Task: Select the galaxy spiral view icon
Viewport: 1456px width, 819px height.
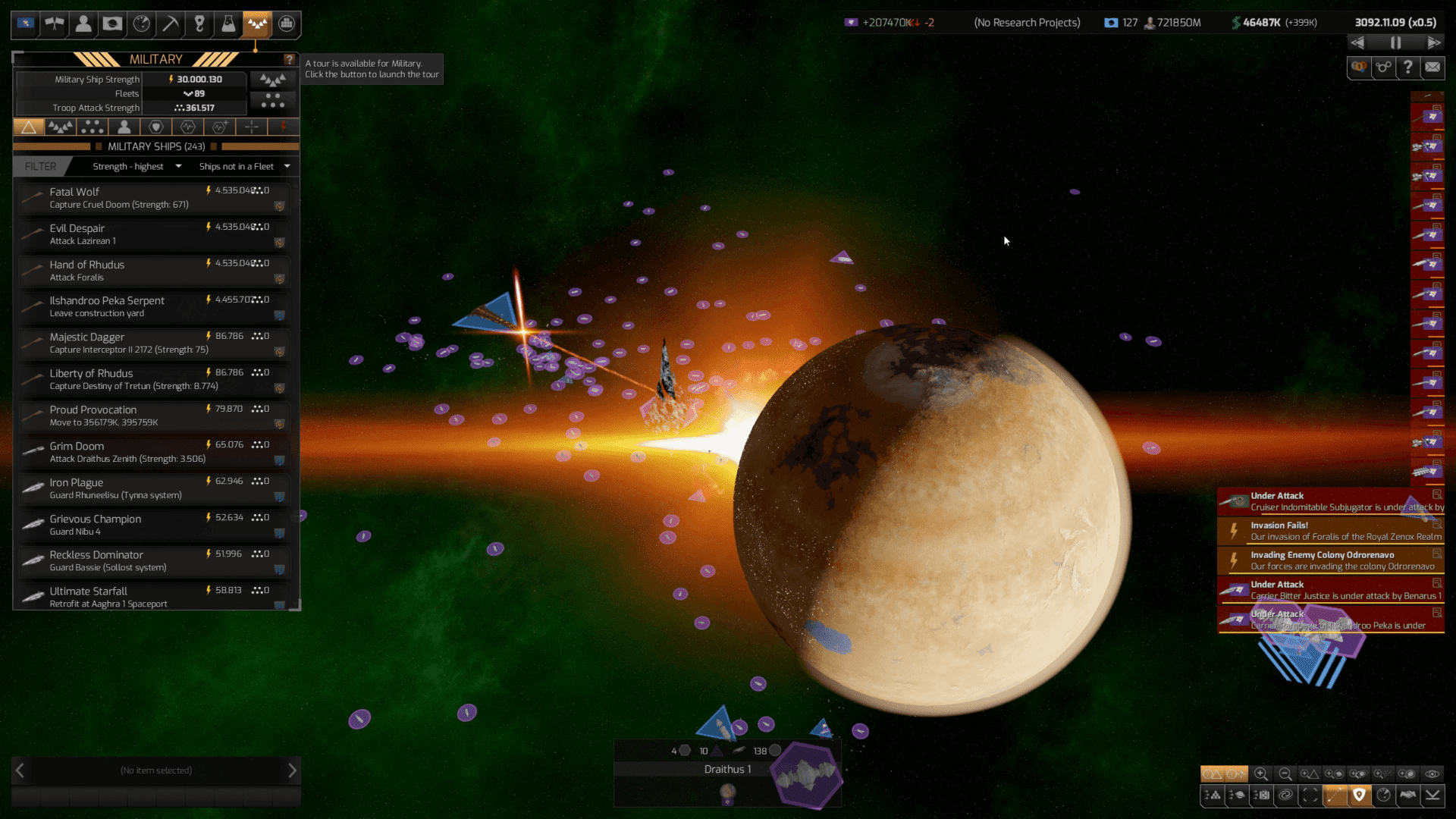Action: tap(1285, 796)
